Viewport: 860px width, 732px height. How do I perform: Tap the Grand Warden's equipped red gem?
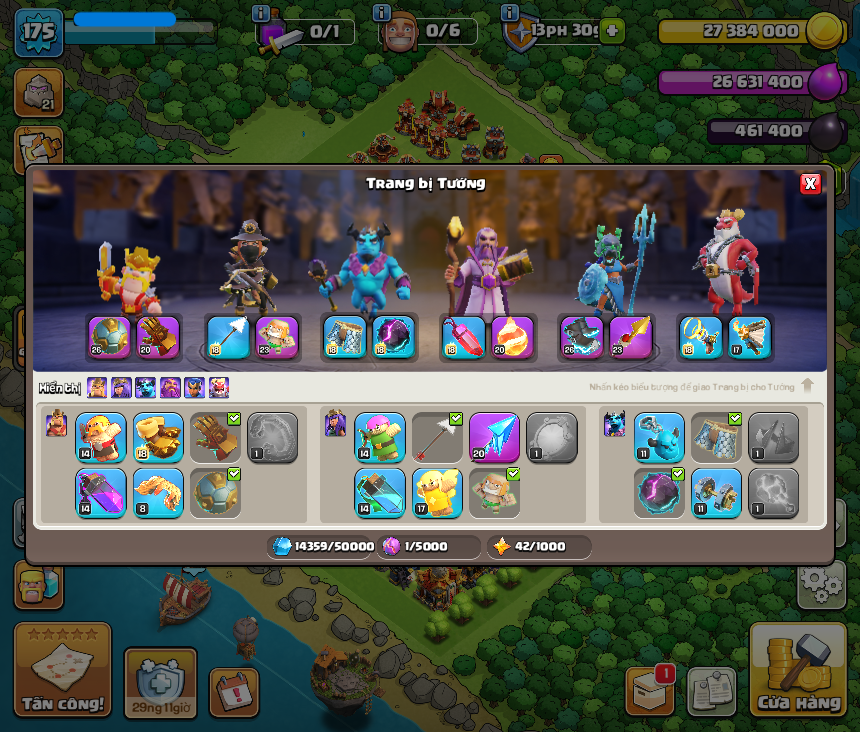463,338
